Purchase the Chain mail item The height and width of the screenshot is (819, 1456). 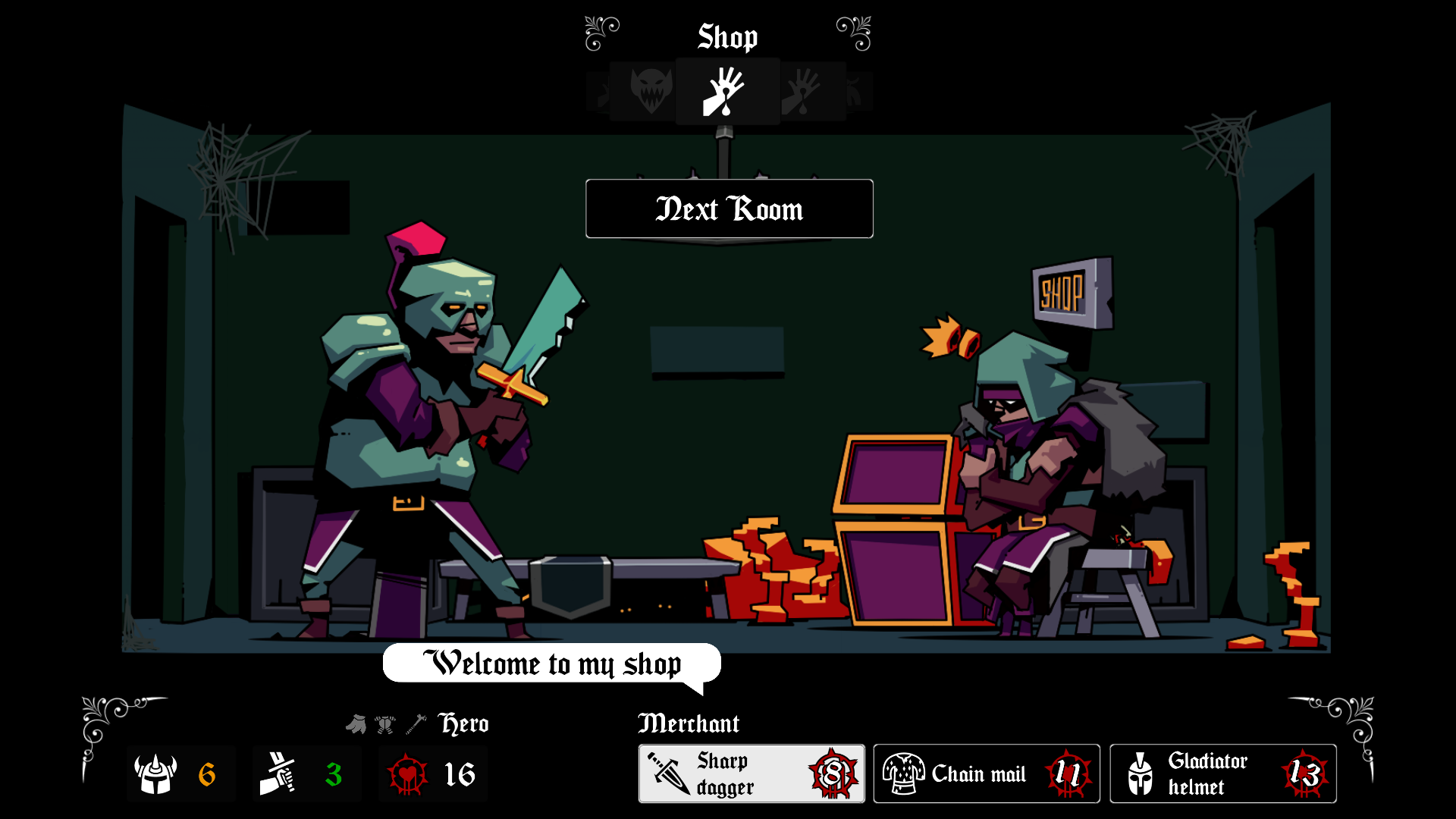coord(986,773)
